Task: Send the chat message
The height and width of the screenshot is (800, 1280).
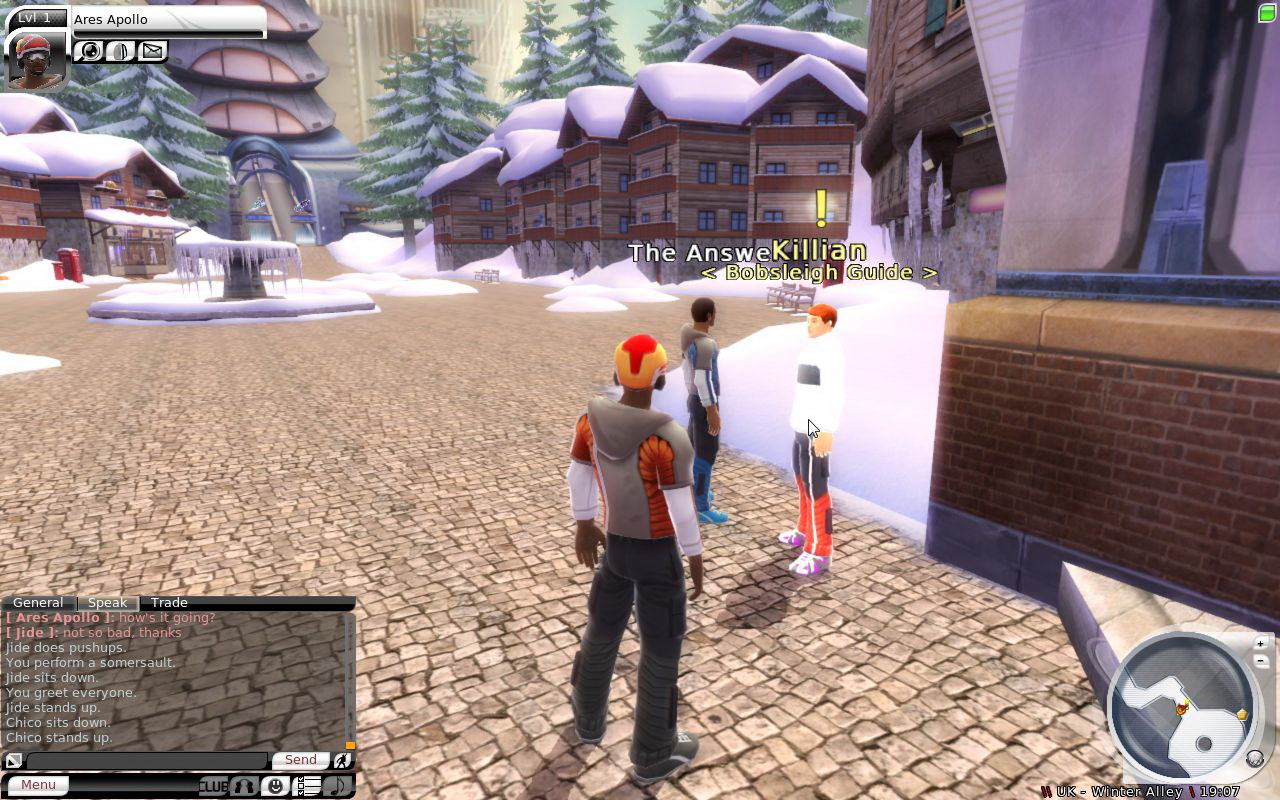Action: point(300,760)
